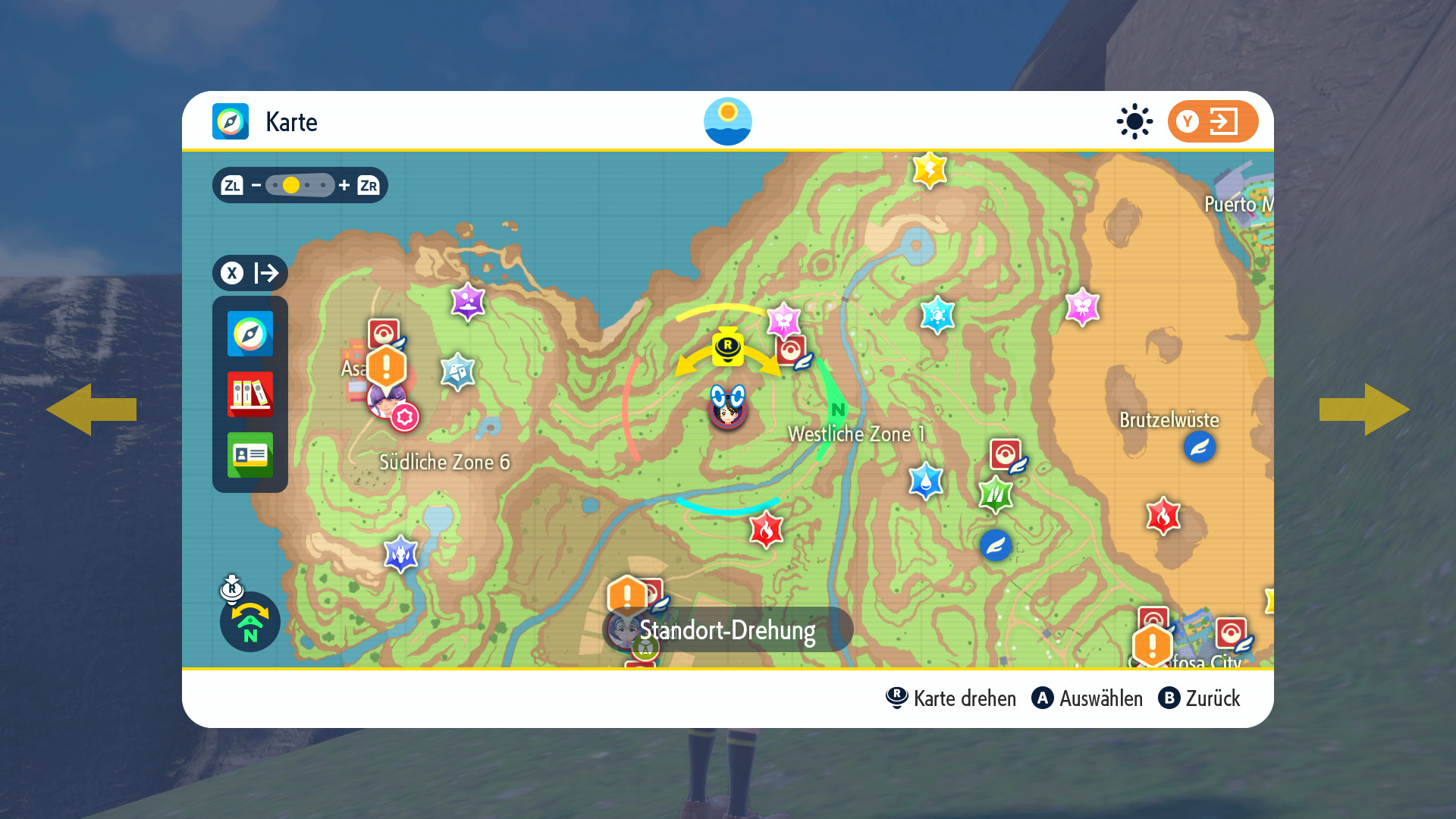Adjust the map zoom level slider
Screen dimensions: 1456x819
(x=300, y=185)
